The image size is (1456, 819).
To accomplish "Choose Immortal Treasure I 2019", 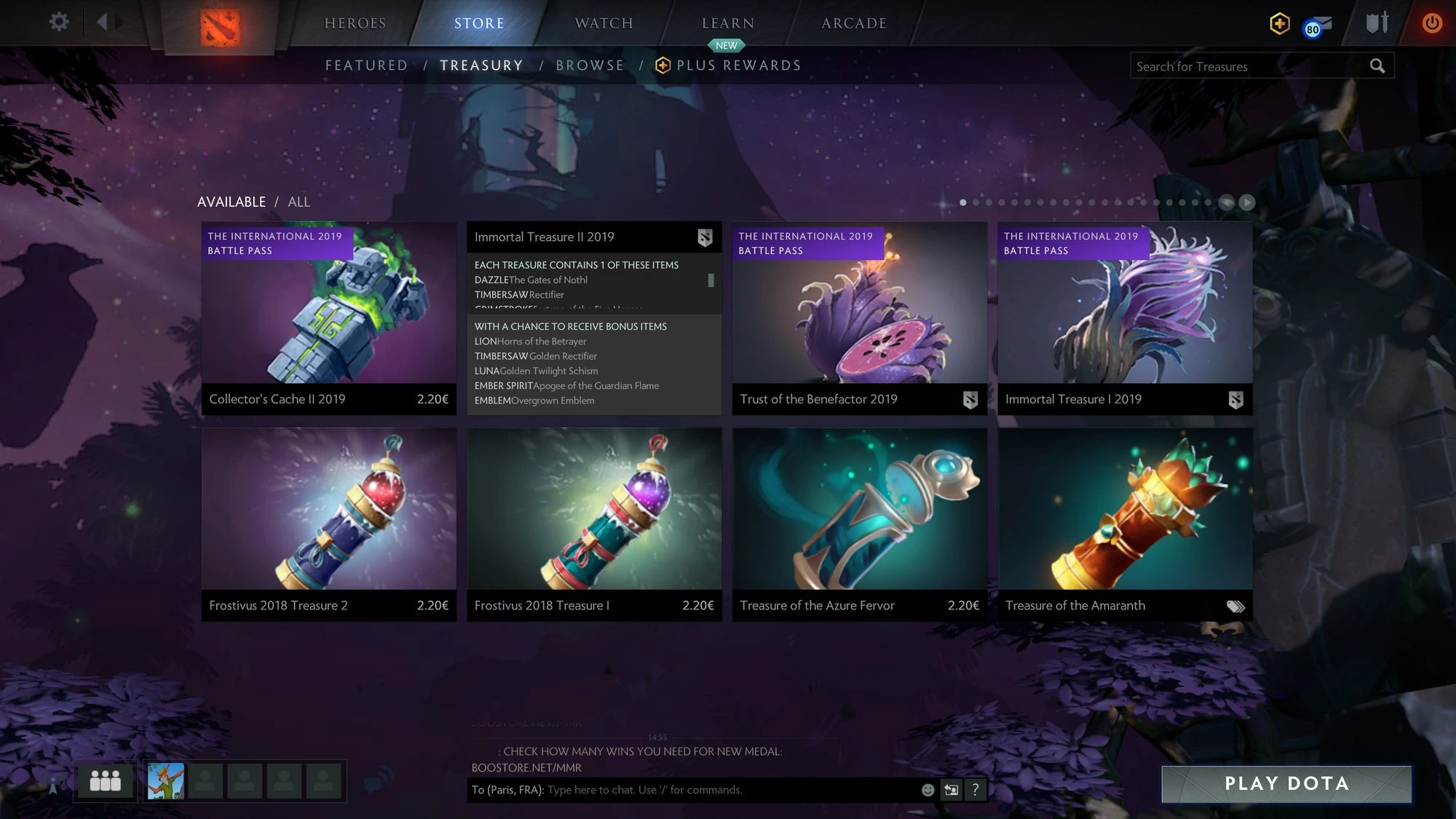I will coord(1125,318).
